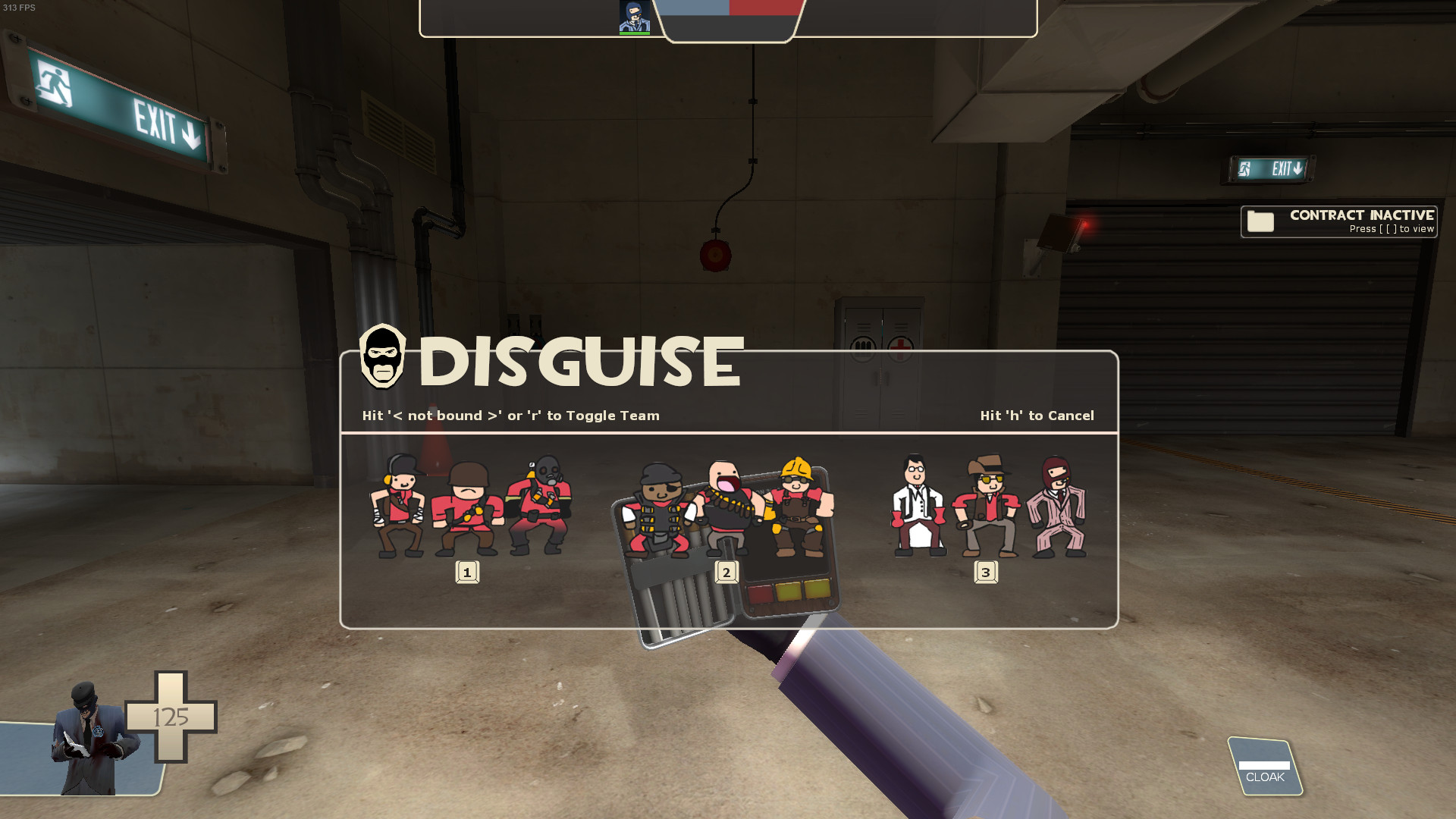The height and width of the screenshot is (819, 1456).
Task: Choose the Sniper disguise
Action: pos(986,504)
